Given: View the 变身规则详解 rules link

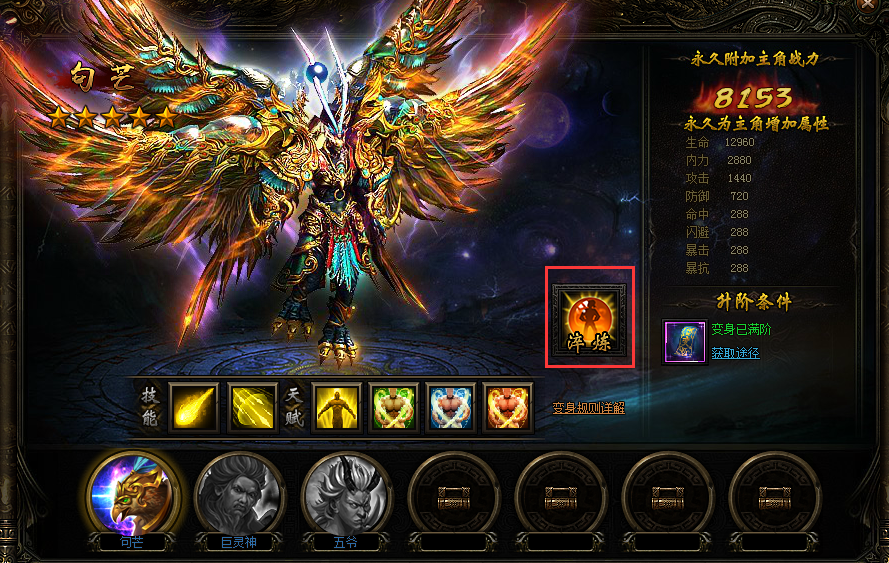Looking at the screenshot, I should [x=589, y=407].
